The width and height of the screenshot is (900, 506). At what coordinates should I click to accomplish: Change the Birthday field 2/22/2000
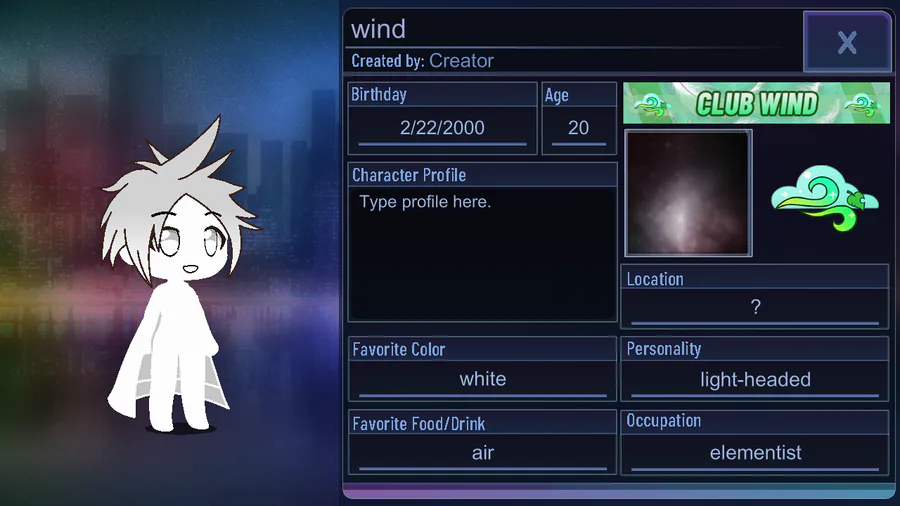[442, 128]
